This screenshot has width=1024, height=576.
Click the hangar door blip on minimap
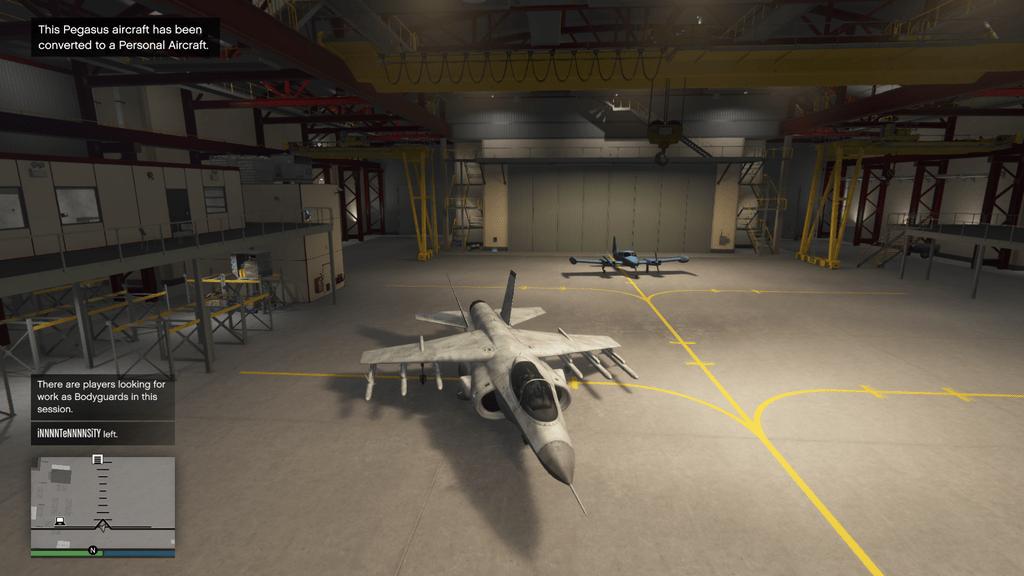(x=97, y=459)
